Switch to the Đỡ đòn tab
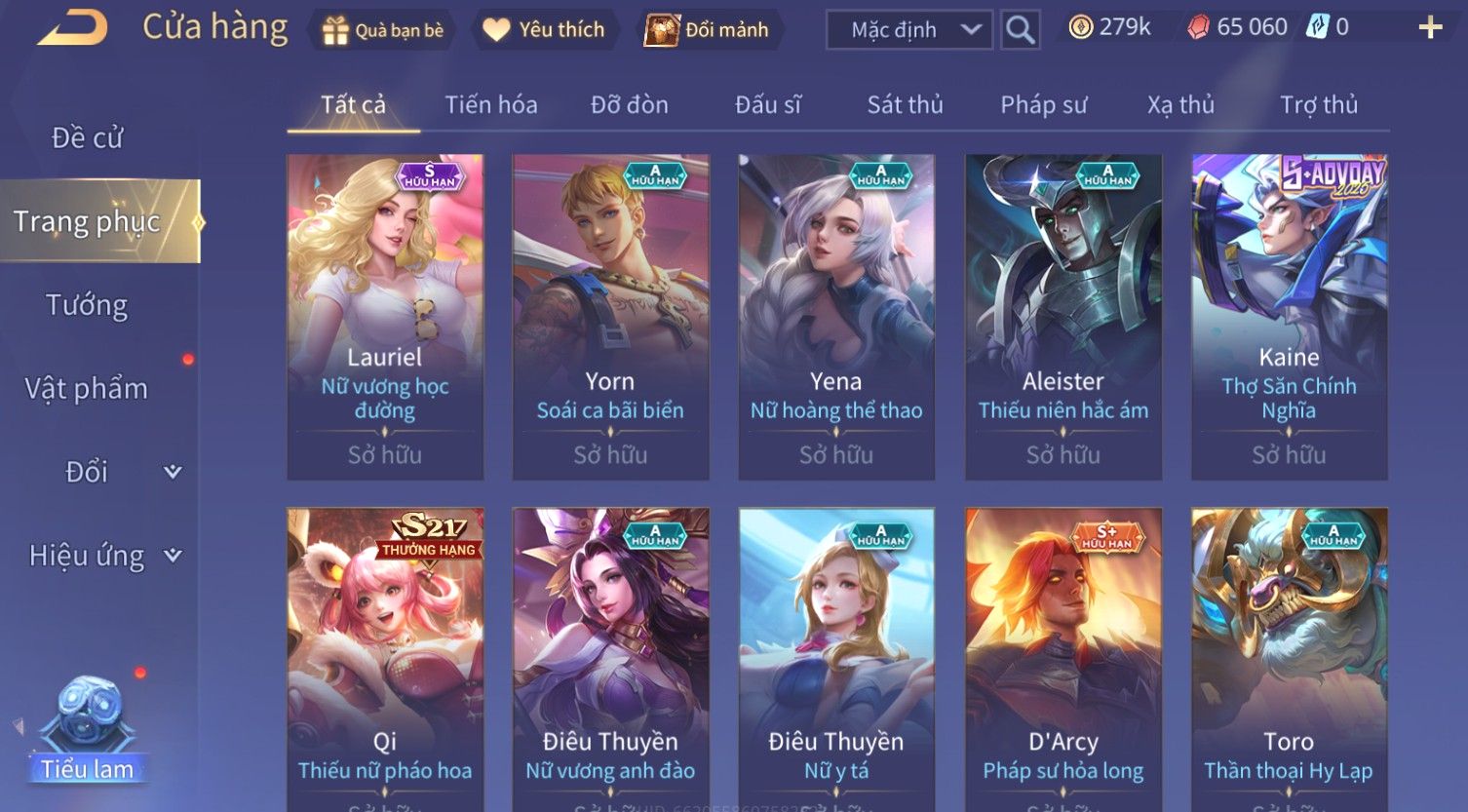This screenshot has width=1468, height=812. tap(630, 104)
